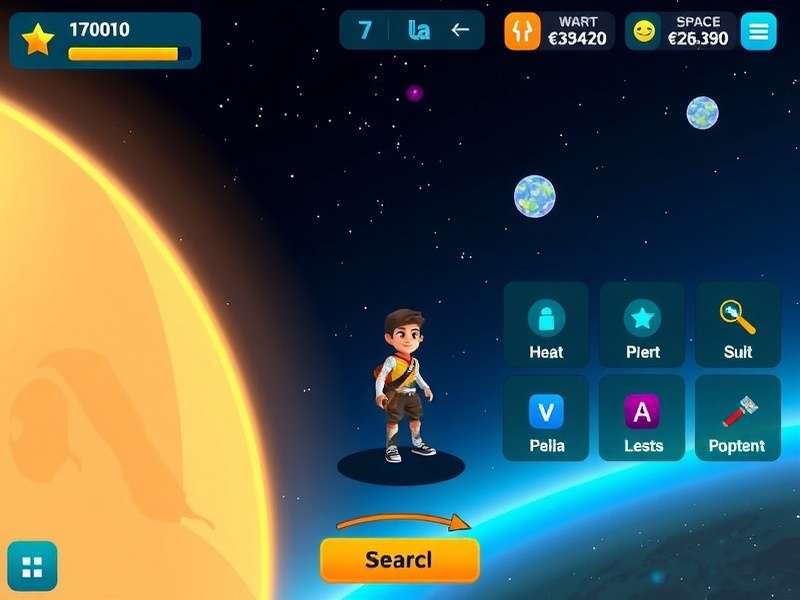The image size is (800, 600).
Task: Activate the Poptent tool tile
Action: click(x=738, y=419)
